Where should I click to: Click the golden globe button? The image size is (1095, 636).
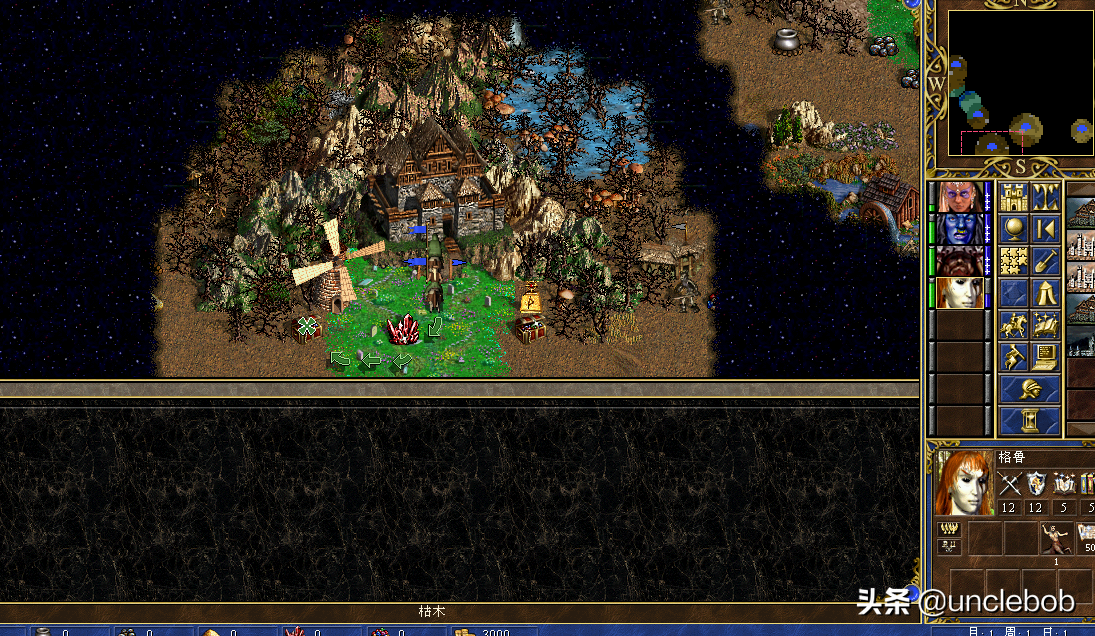tap(1014, 229)
